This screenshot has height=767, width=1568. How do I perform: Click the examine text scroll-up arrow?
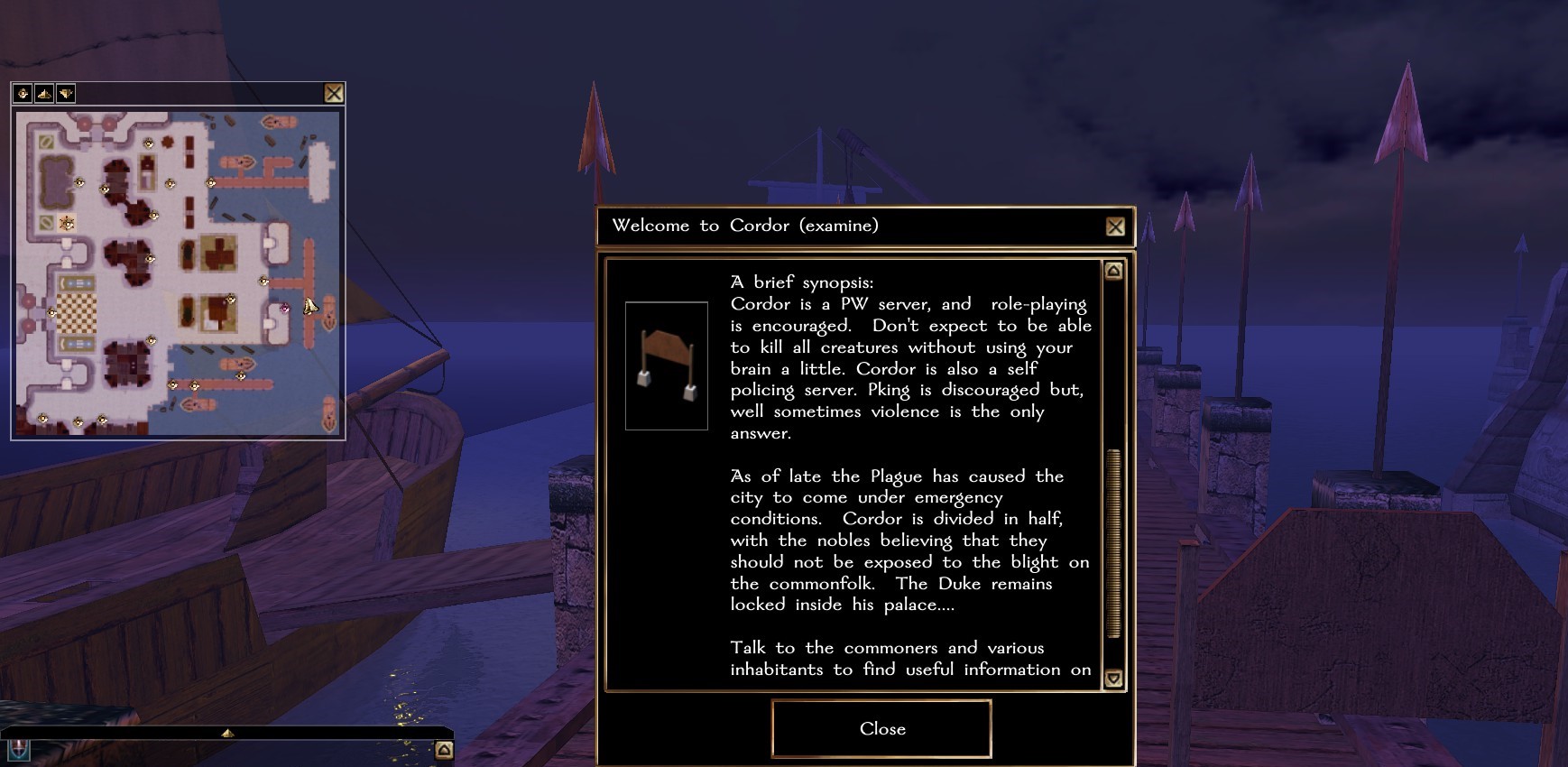tap(1114, 271)
